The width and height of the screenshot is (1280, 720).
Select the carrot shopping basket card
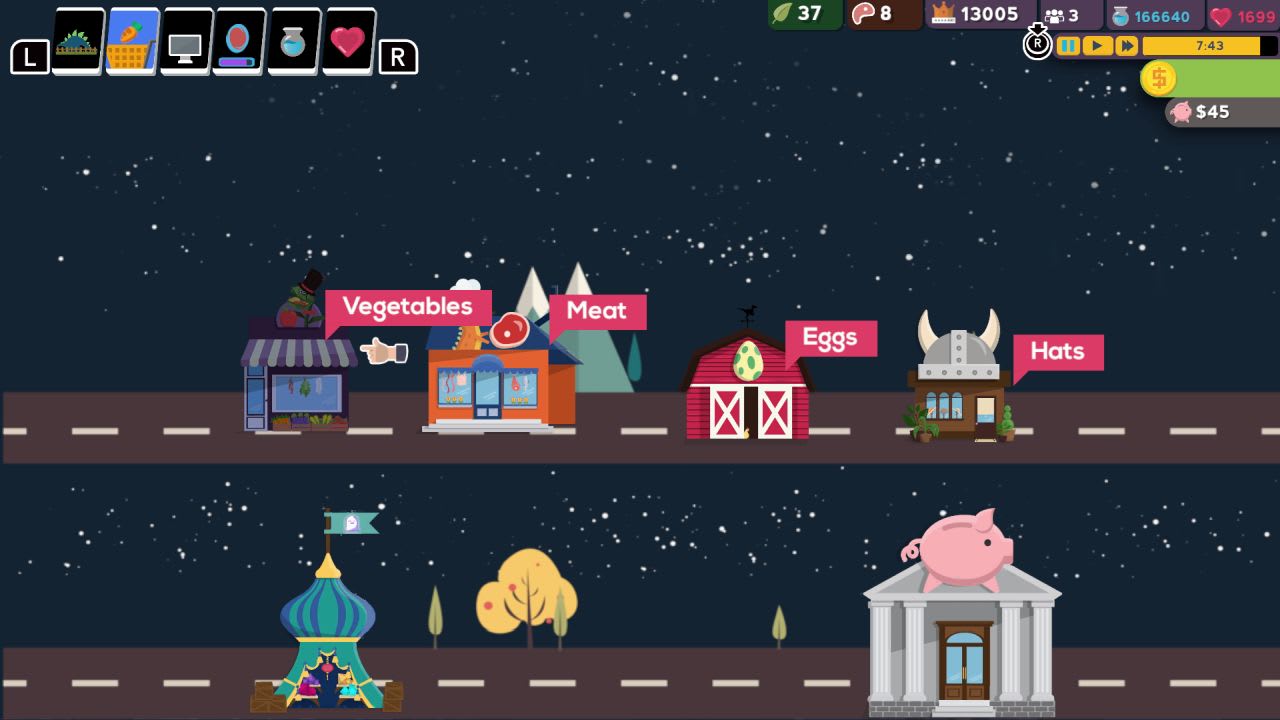coord(131,40)
